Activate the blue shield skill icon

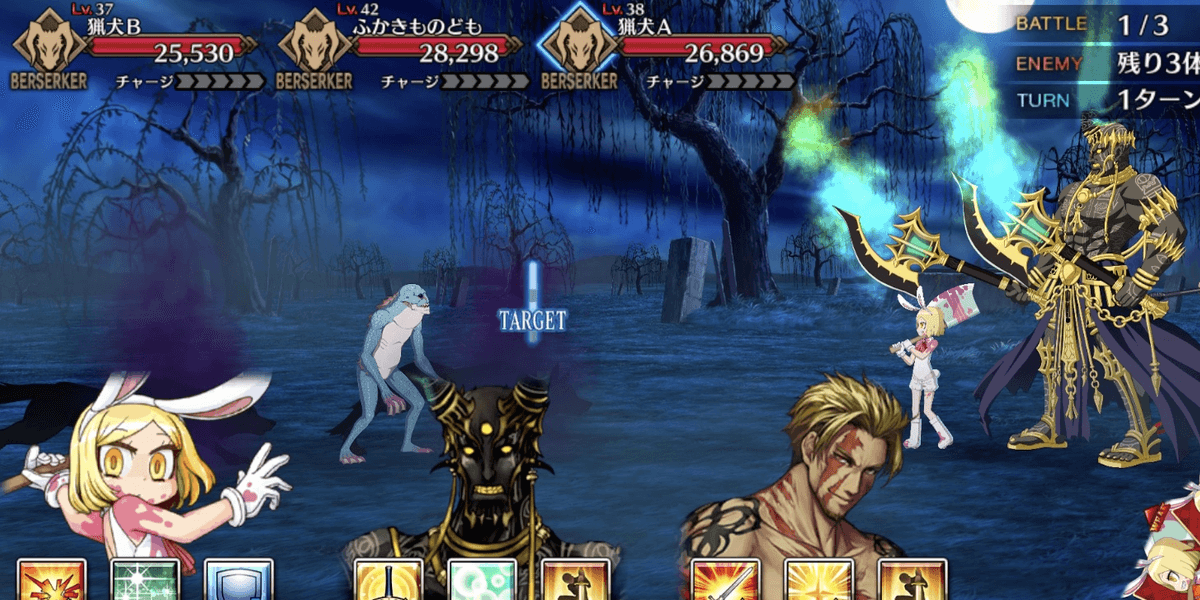(x=238, y=580)
